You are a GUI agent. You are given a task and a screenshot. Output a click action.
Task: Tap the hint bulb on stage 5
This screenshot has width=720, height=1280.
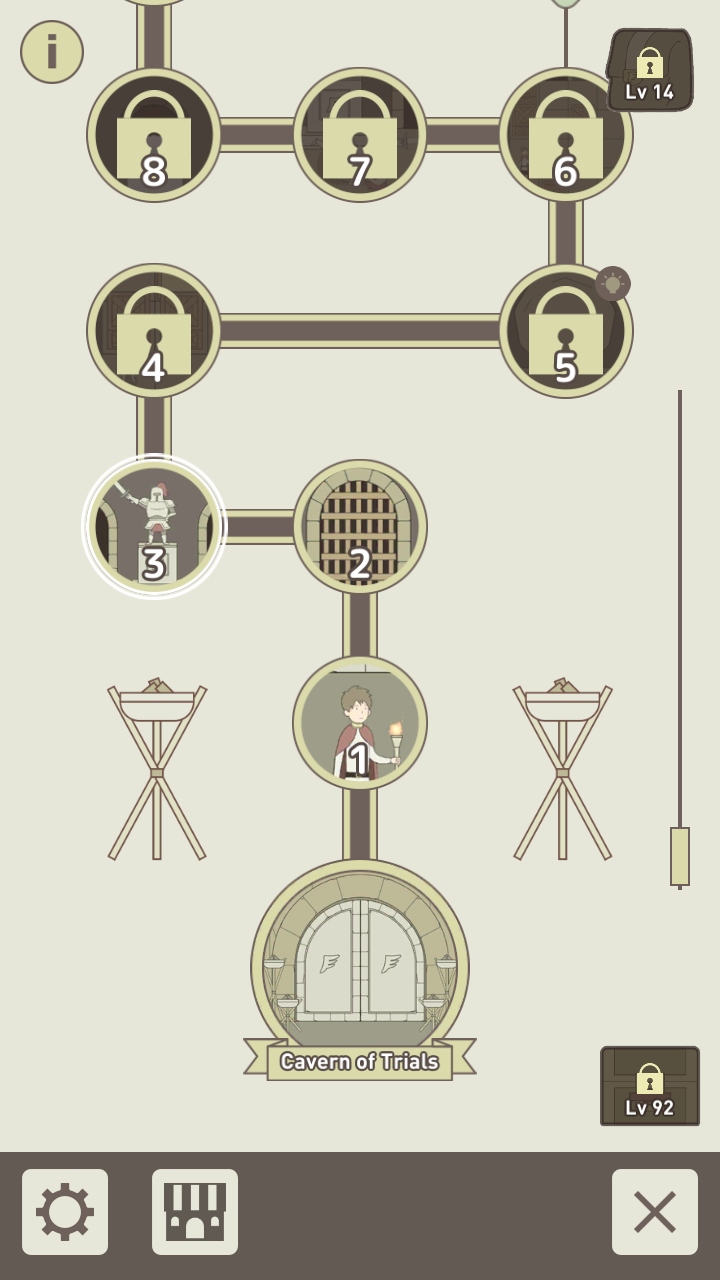pos(613,284)
